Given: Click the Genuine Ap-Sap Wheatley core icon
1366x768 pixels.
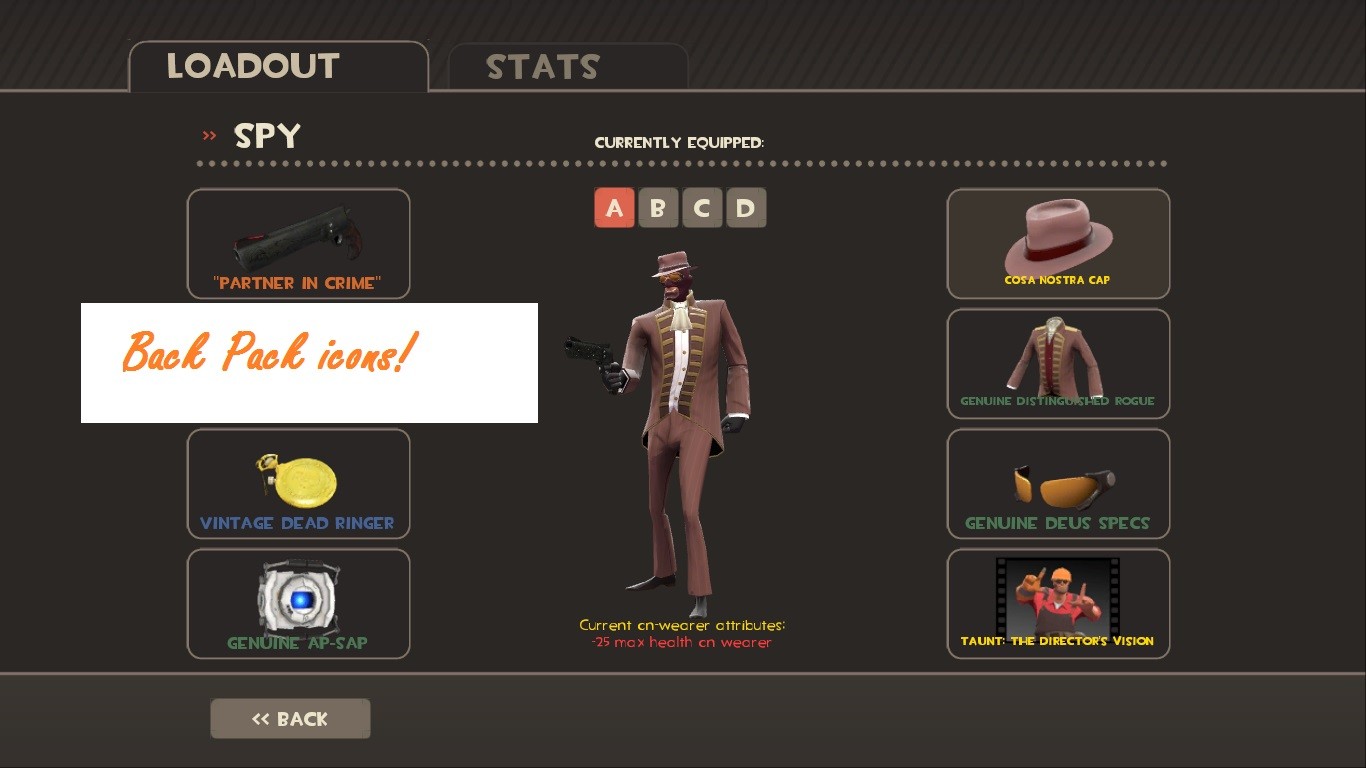Looking at the screenshot, I should pyautogui.click(x=298, y=595).
